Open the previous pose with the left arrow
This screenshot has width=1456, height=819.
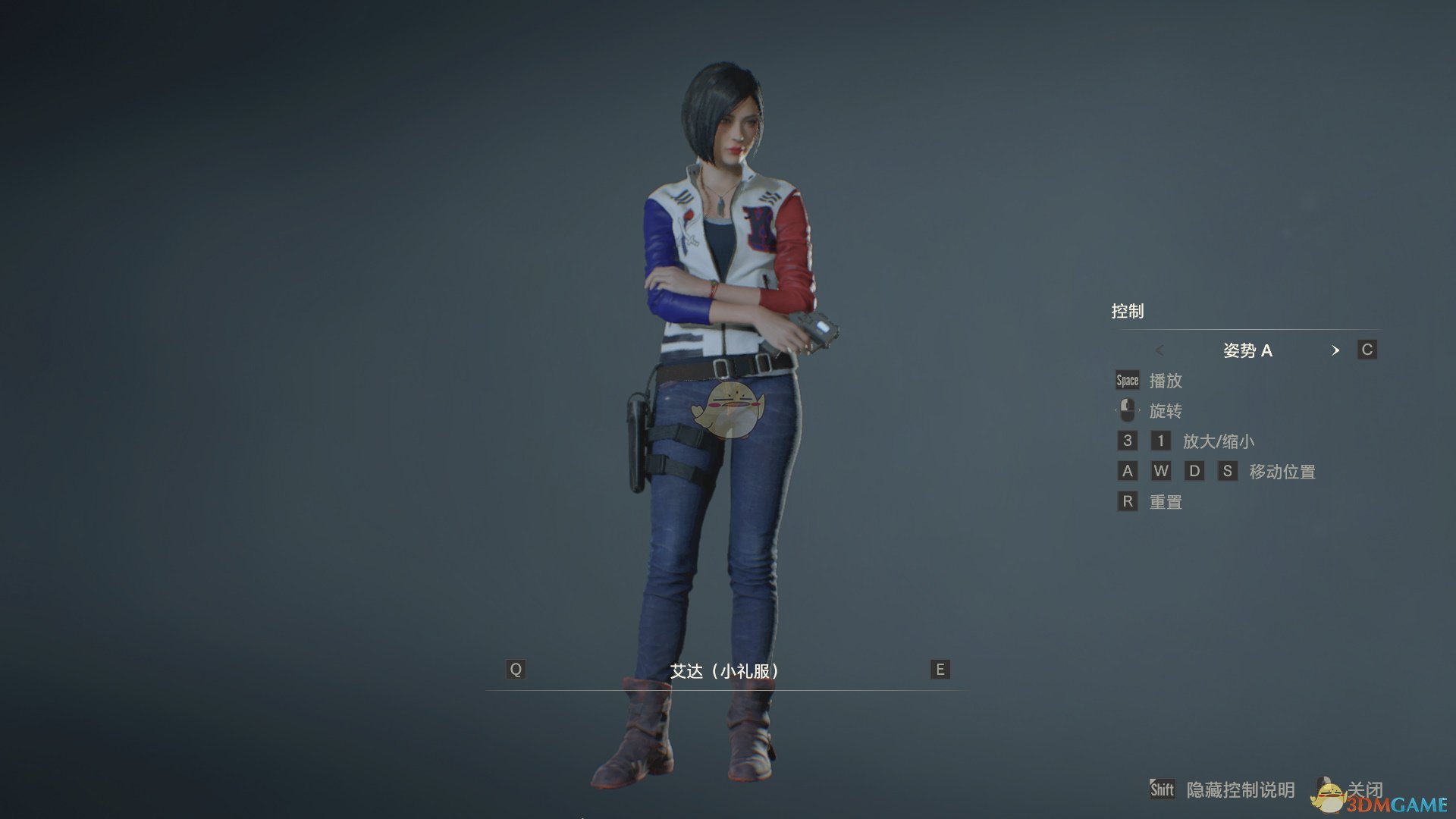coord(1159,350)
